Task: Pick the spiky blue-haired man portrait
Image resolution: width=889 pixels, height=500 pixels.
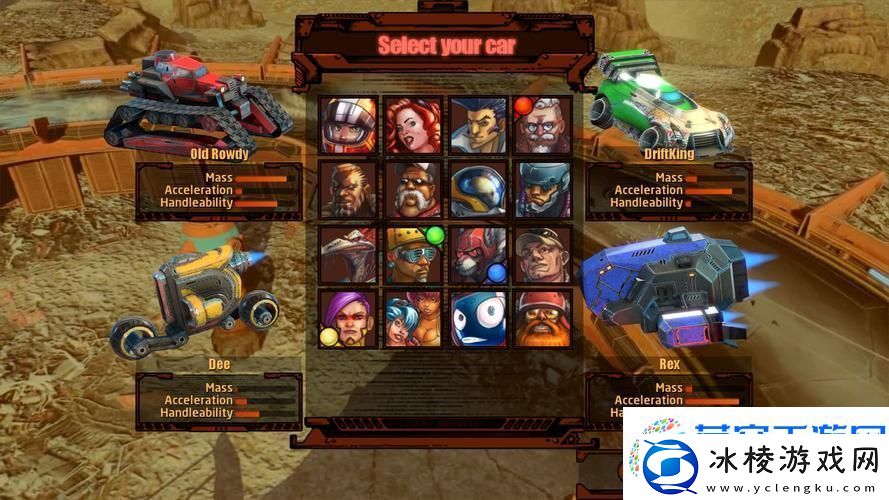Action: coord(478,125)
